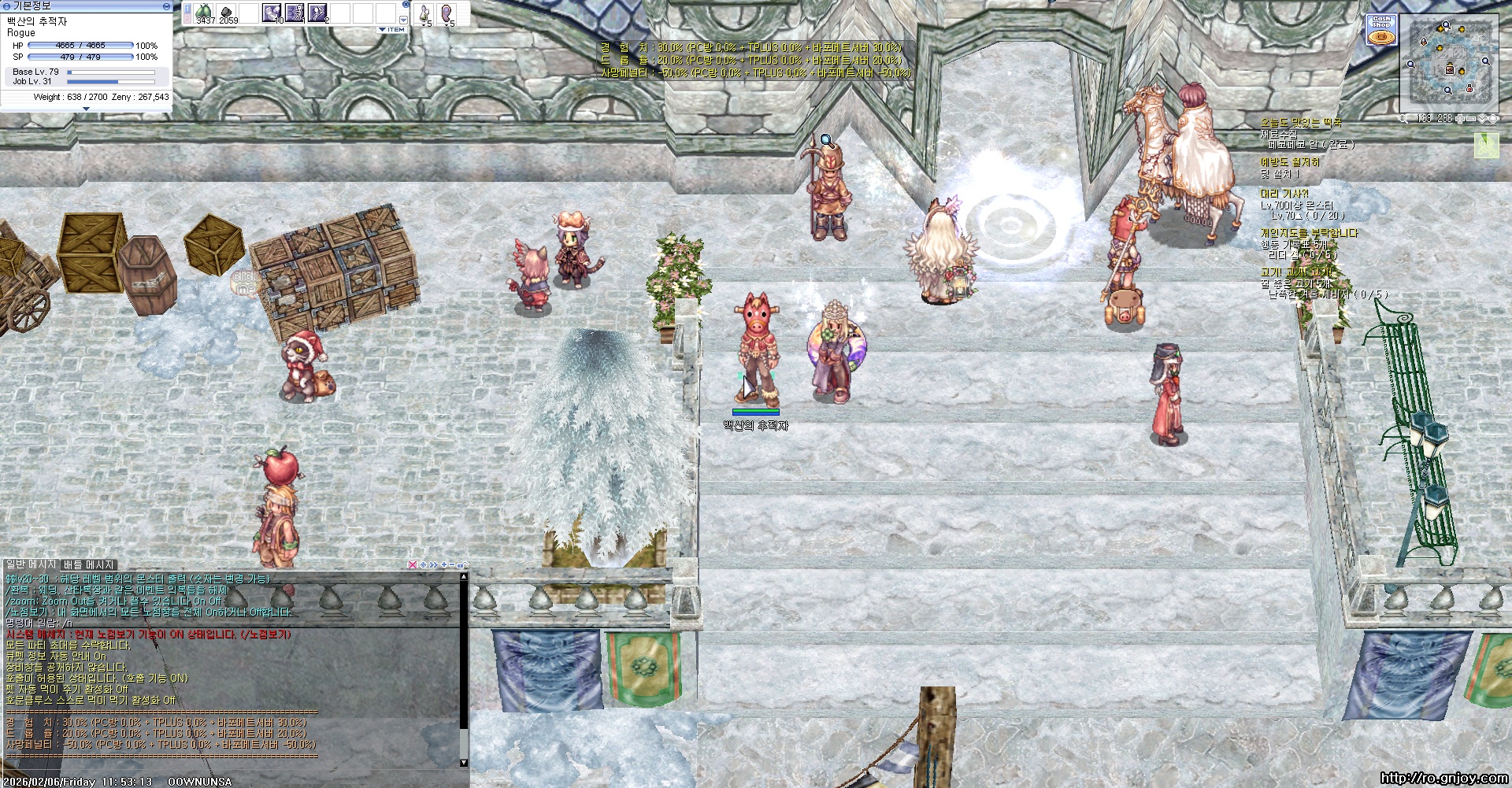This screenshot has width=1512, height=788.
Task: Activate the third purple skill icon (level 2)
Action: [x=317, y=13]
